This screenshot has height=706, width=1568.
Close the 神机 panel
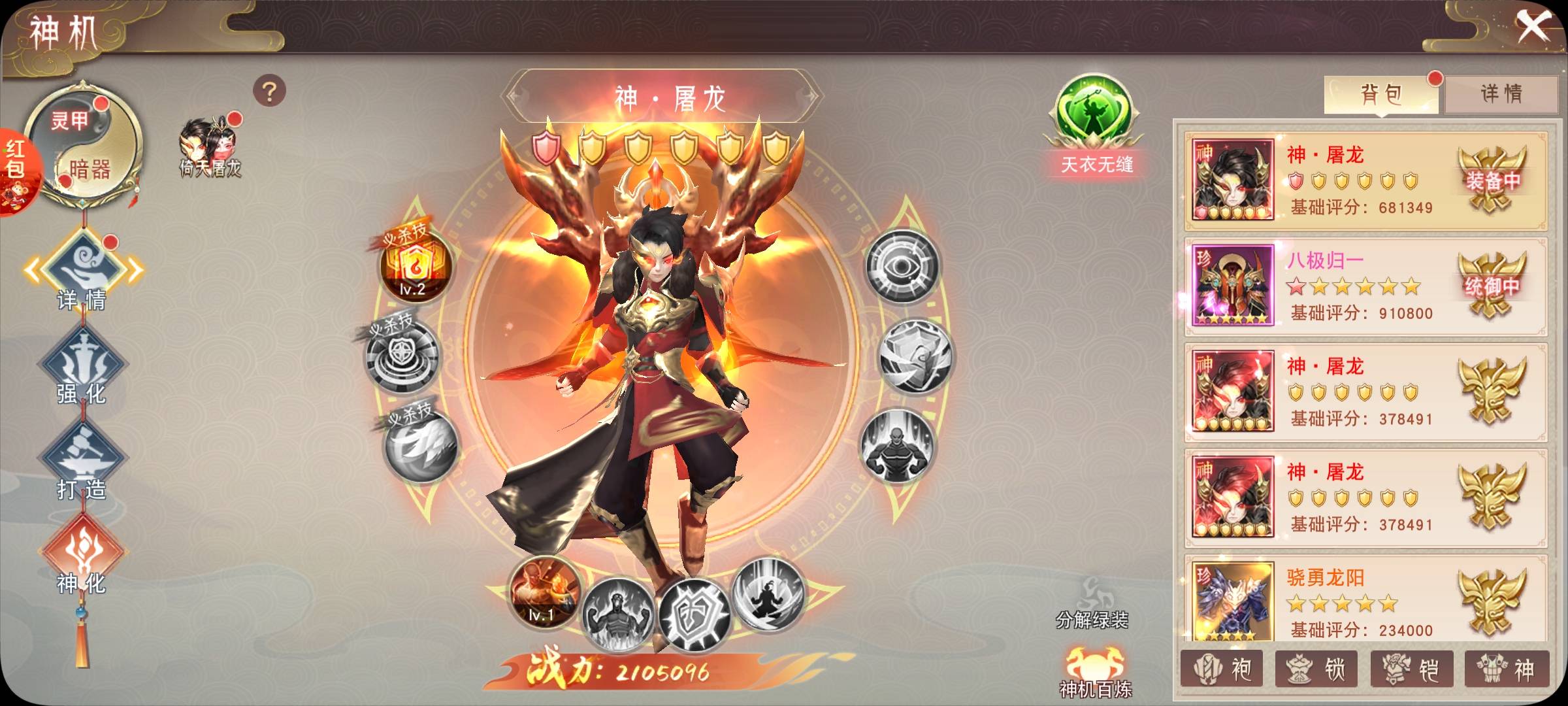[x=1533, y=27]
